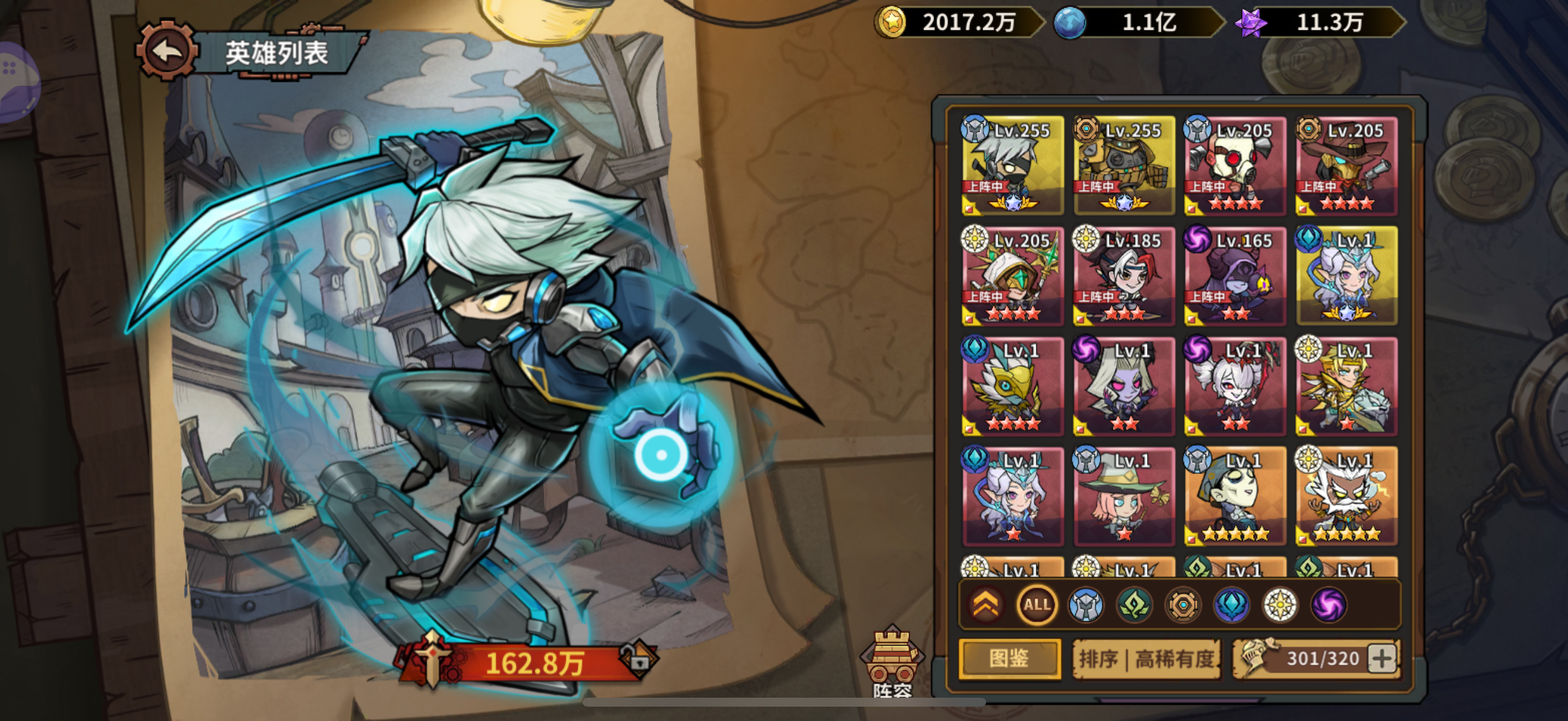Viewport: 1568px width, 721px height.
Task: Select the ALL faction filter
Action: 1037,604
